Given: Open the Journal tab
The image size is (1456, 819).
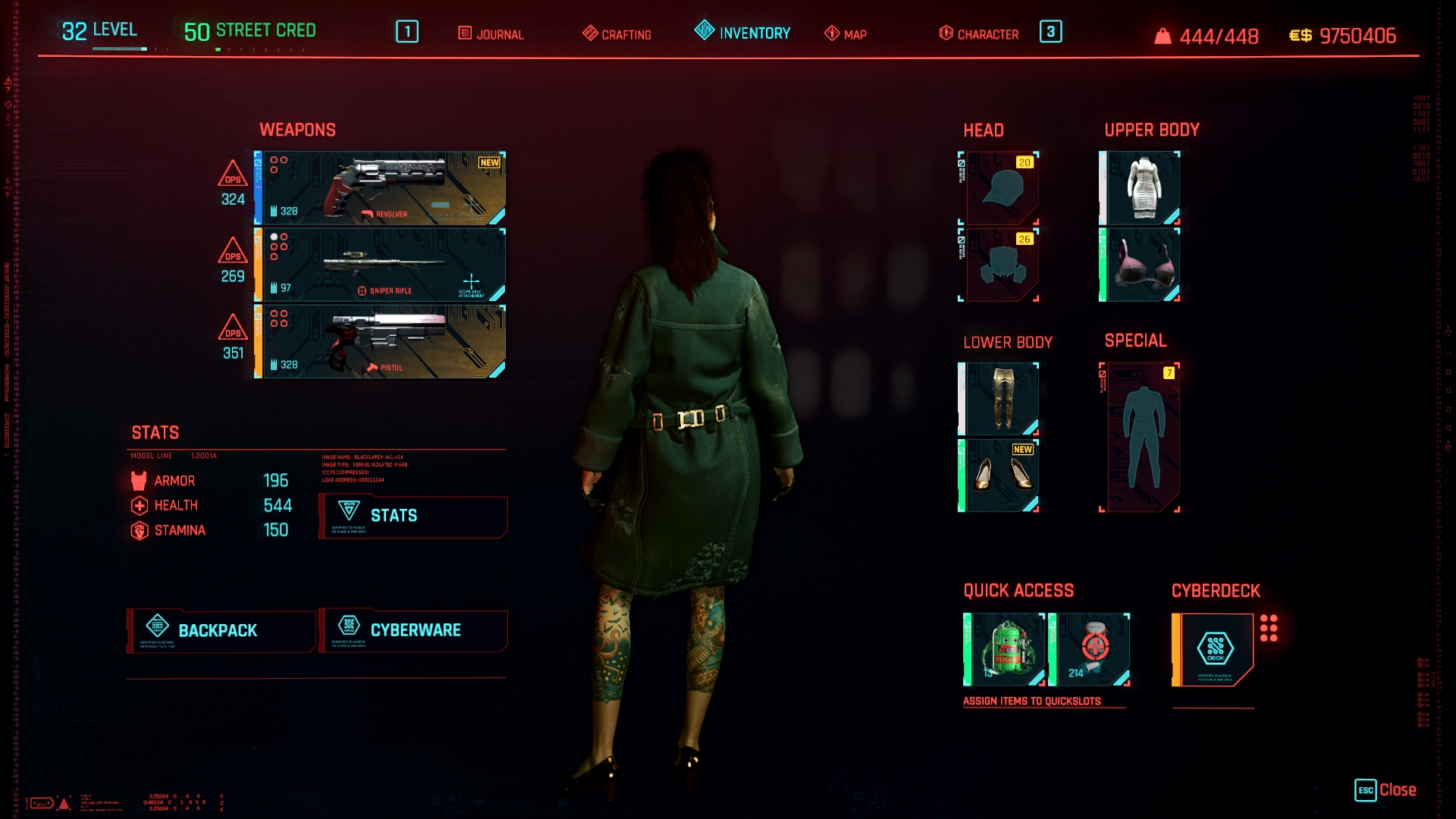Looking at the screenshot, I should click(x=491, y=34).
